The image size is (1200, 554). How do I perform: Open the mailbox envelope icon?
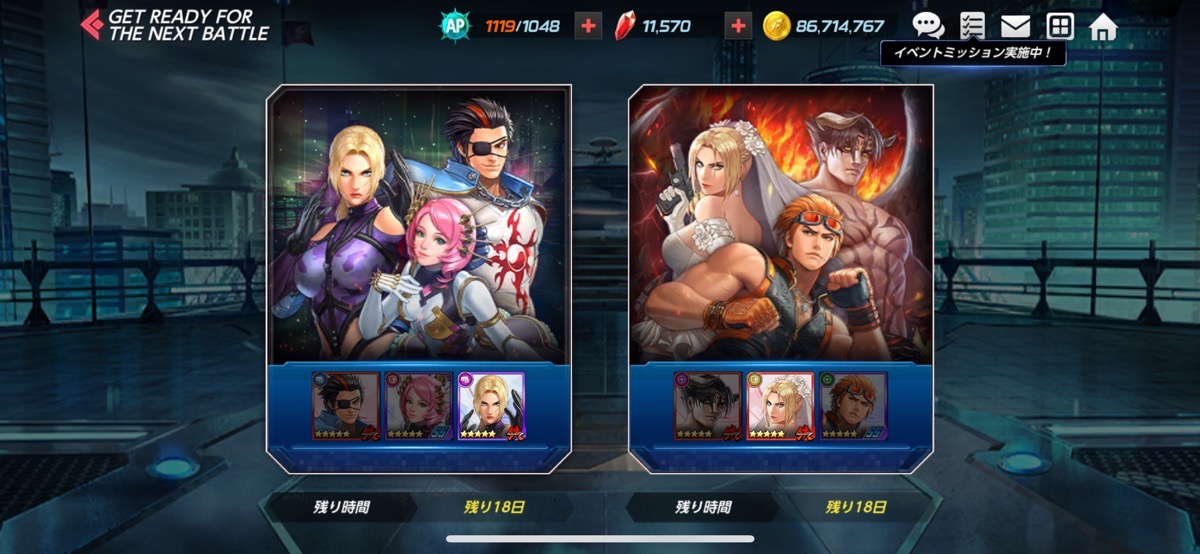click(1015, 26)
